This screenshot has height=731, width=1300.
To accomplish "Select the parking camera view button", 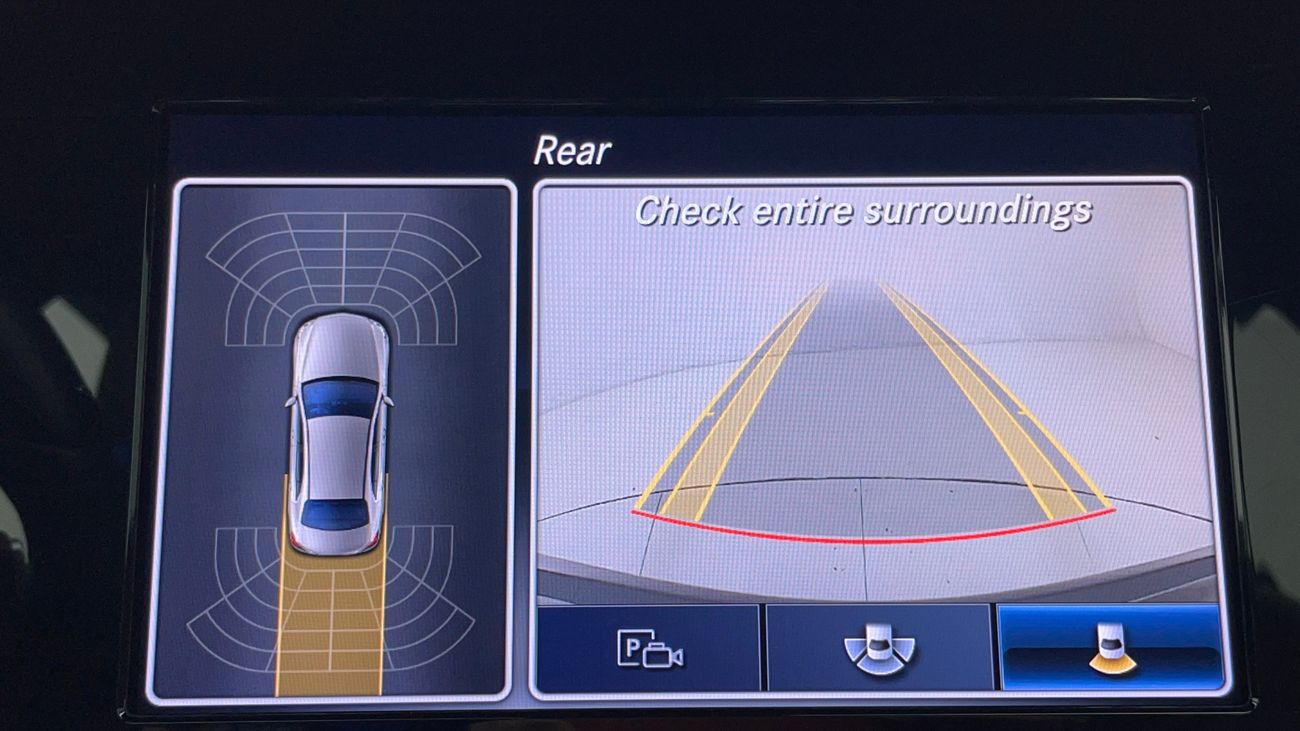I will click(x=649, y=650).
